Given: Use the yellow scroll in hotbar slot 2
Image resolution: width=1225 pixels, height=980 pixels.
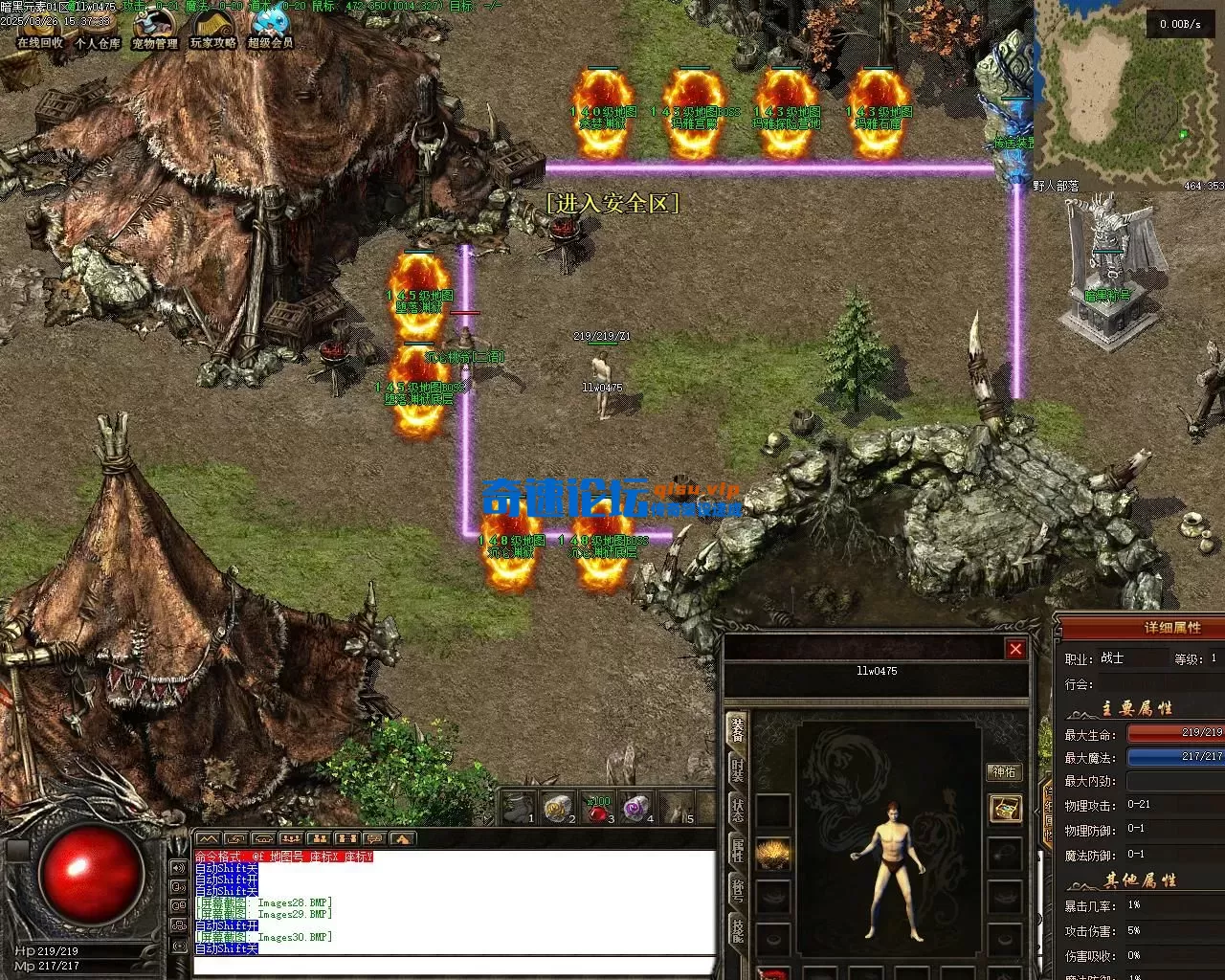Looking at the screenshot, I should pyautogui.click(x=557, y=810).
